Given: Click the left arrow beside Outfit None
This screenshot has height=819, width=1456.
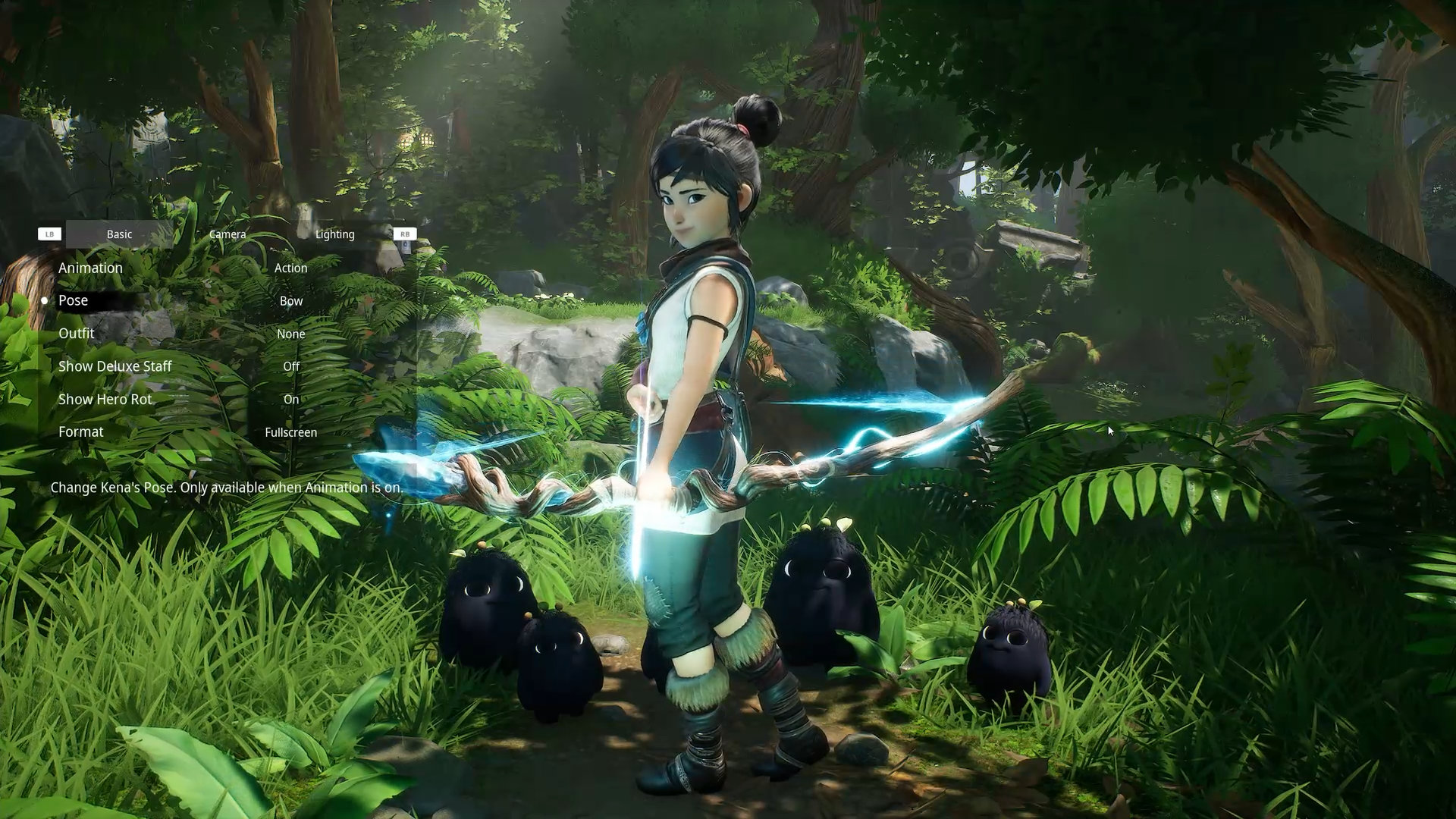Looking at the screenshot, I should coord(215,334).
